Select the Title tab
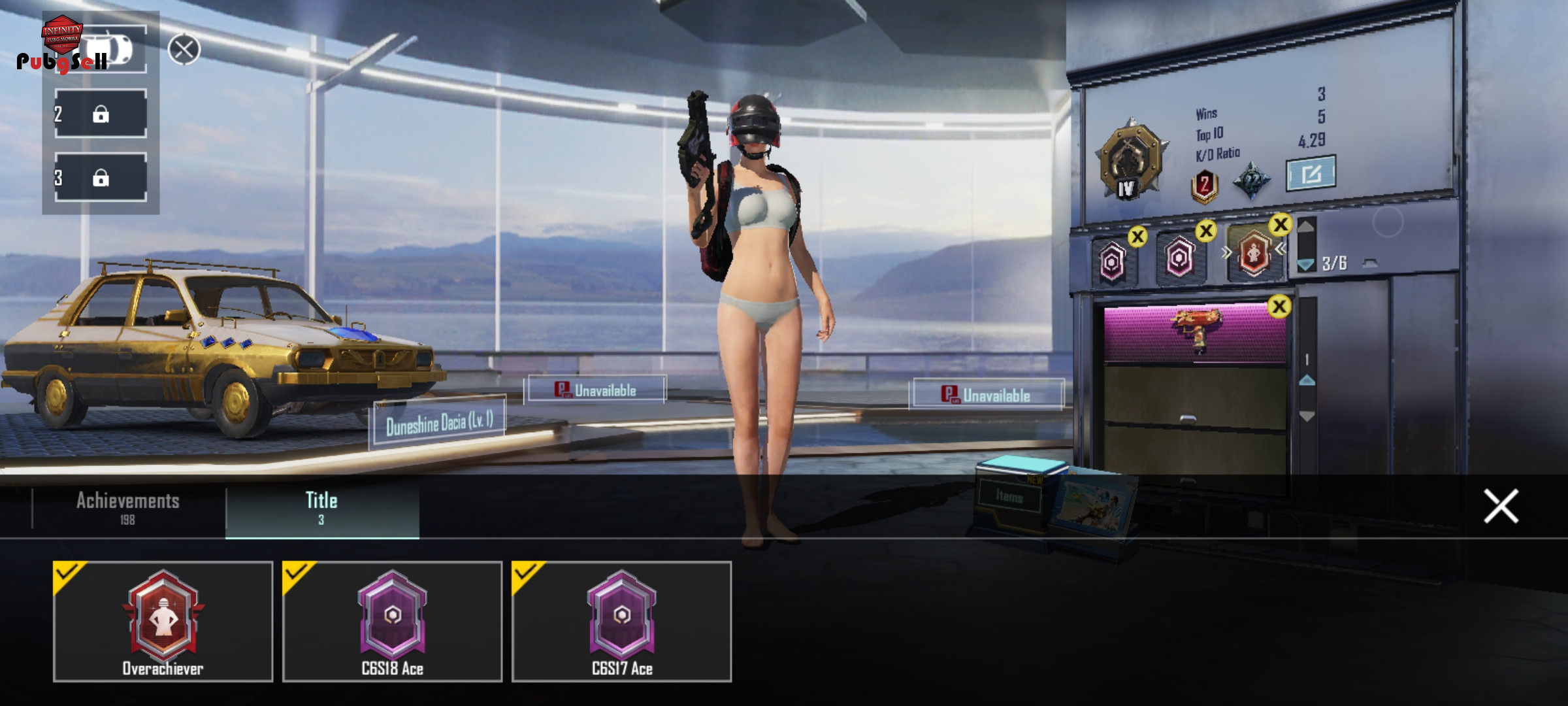 [x=321, y=508]
